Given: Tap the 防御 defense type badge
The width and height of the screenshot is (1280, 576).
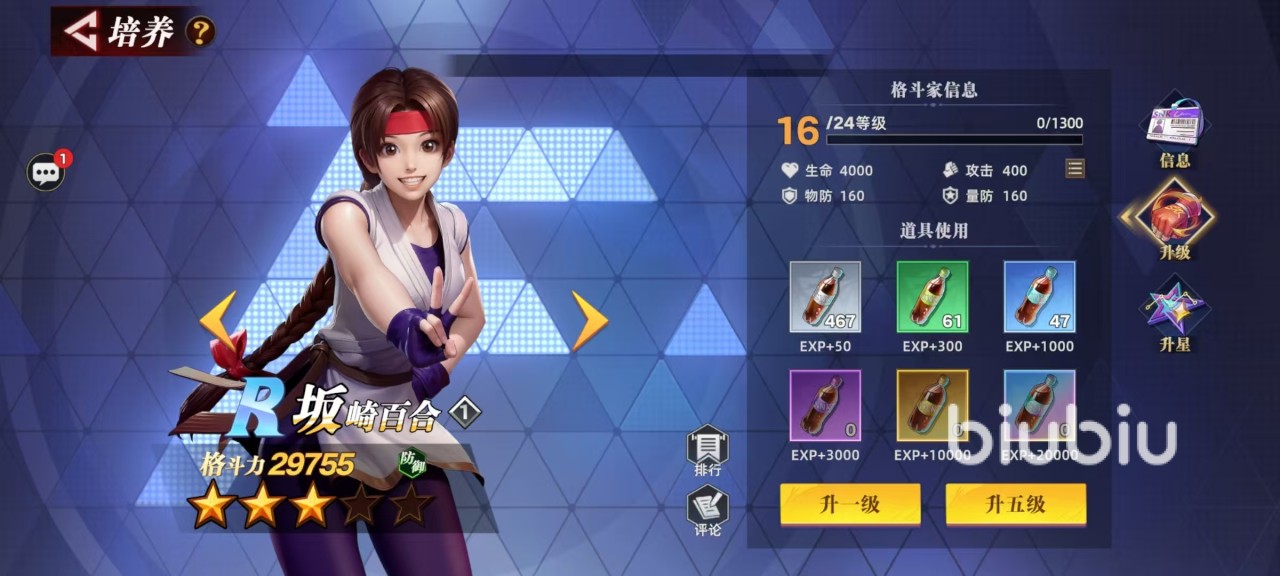Looking at the screenshot, I should [x=412, y=462].
